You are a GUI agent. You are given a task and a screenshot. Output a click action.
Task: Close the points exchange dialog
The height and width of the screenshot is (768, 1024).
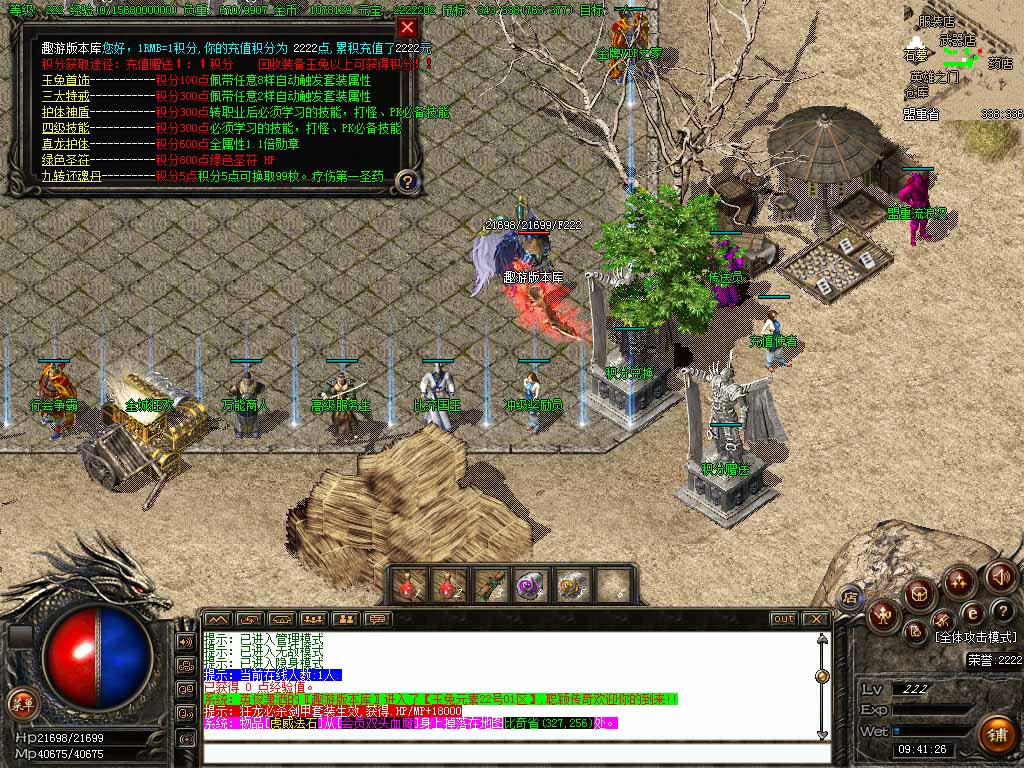point(407,28)
